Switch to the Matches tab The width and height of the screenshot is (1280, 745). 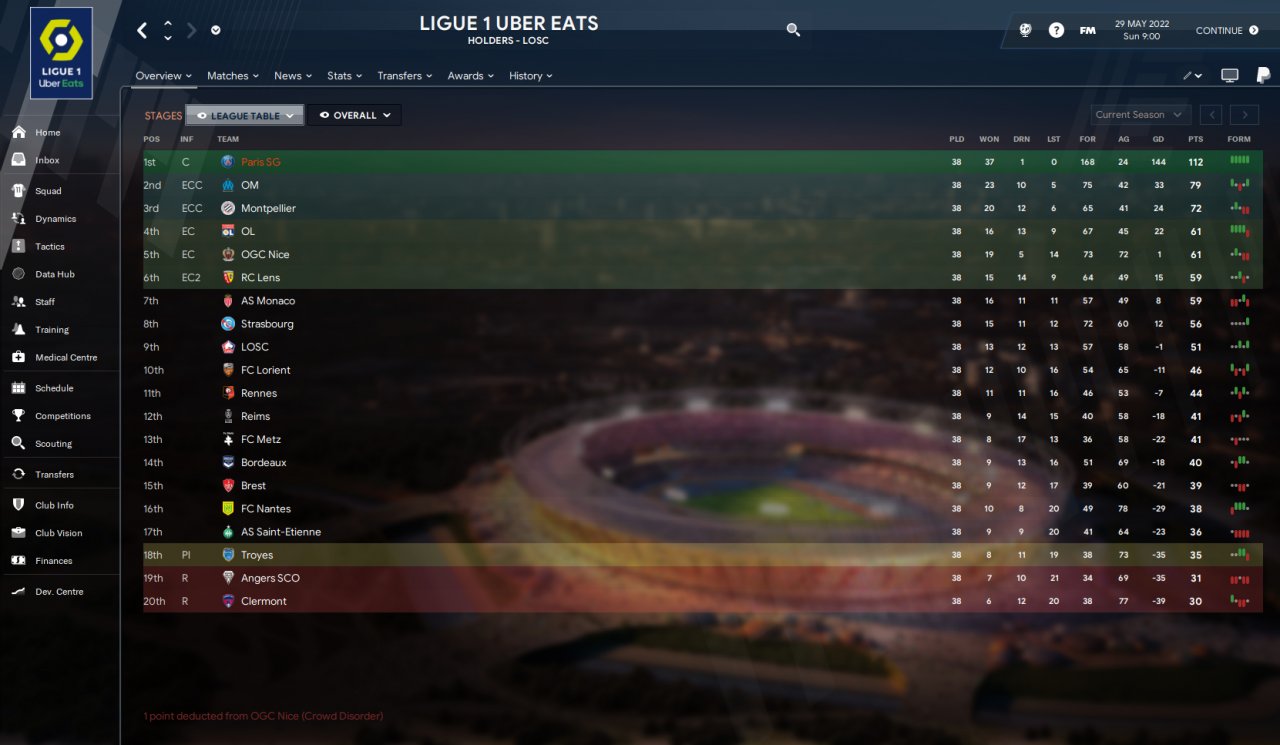[232, 76]
